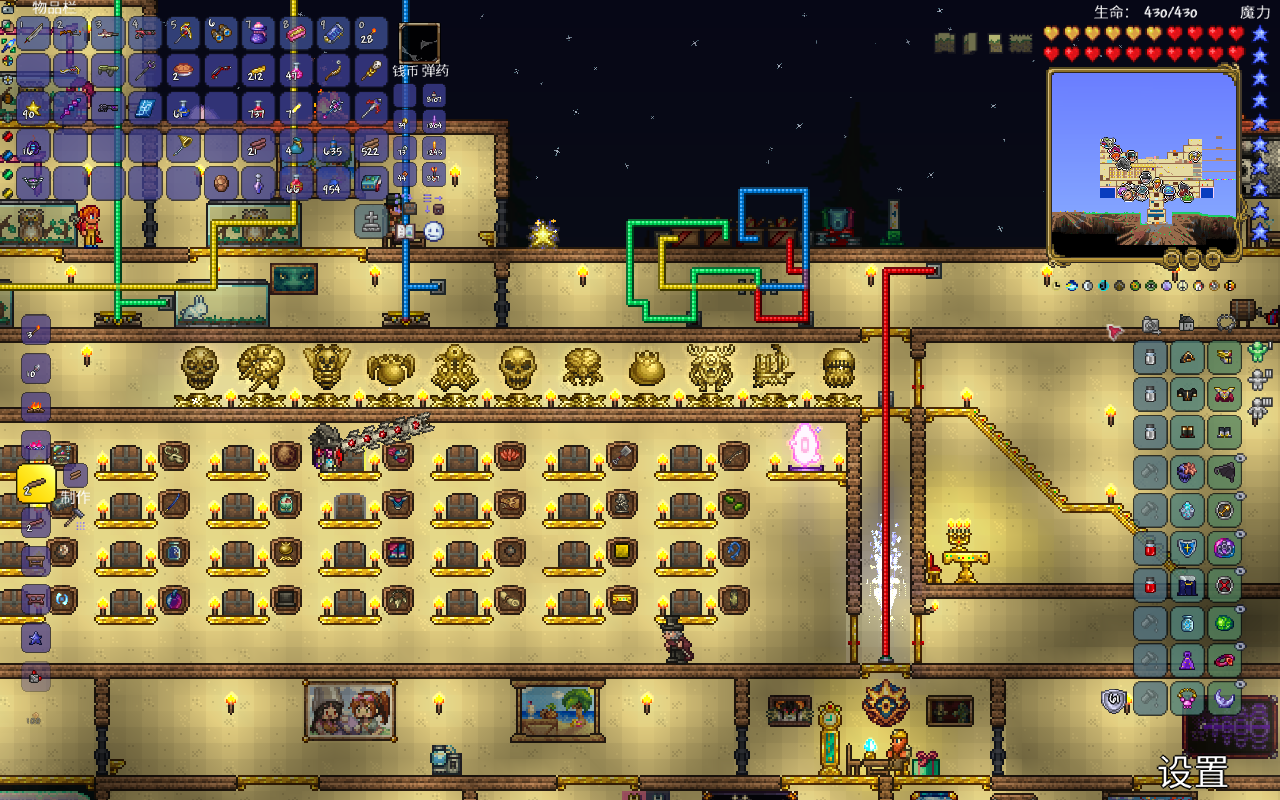This screenshot has width=1280, height=800.
Task: Select the wizard hat vanity accessory slot
Action: click(1187, 660)
